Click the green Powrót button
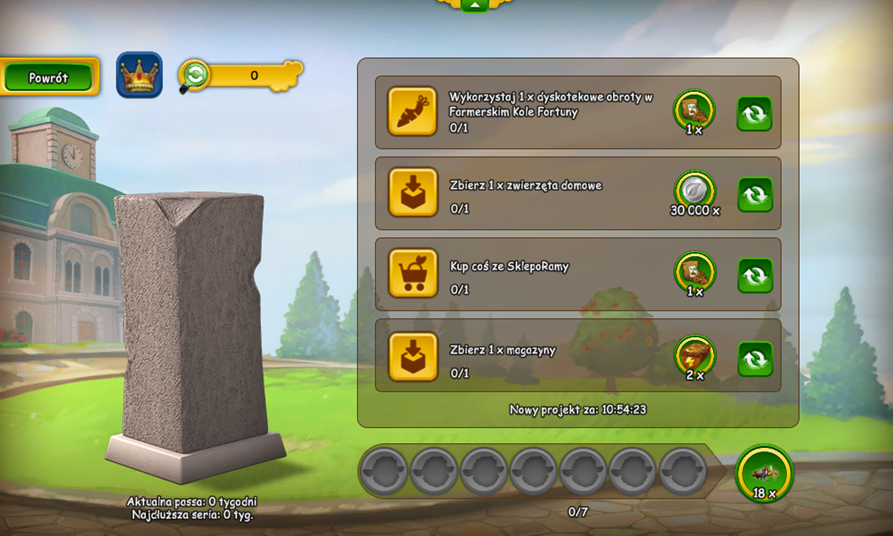The image size is (893, 536). point(49,77)
